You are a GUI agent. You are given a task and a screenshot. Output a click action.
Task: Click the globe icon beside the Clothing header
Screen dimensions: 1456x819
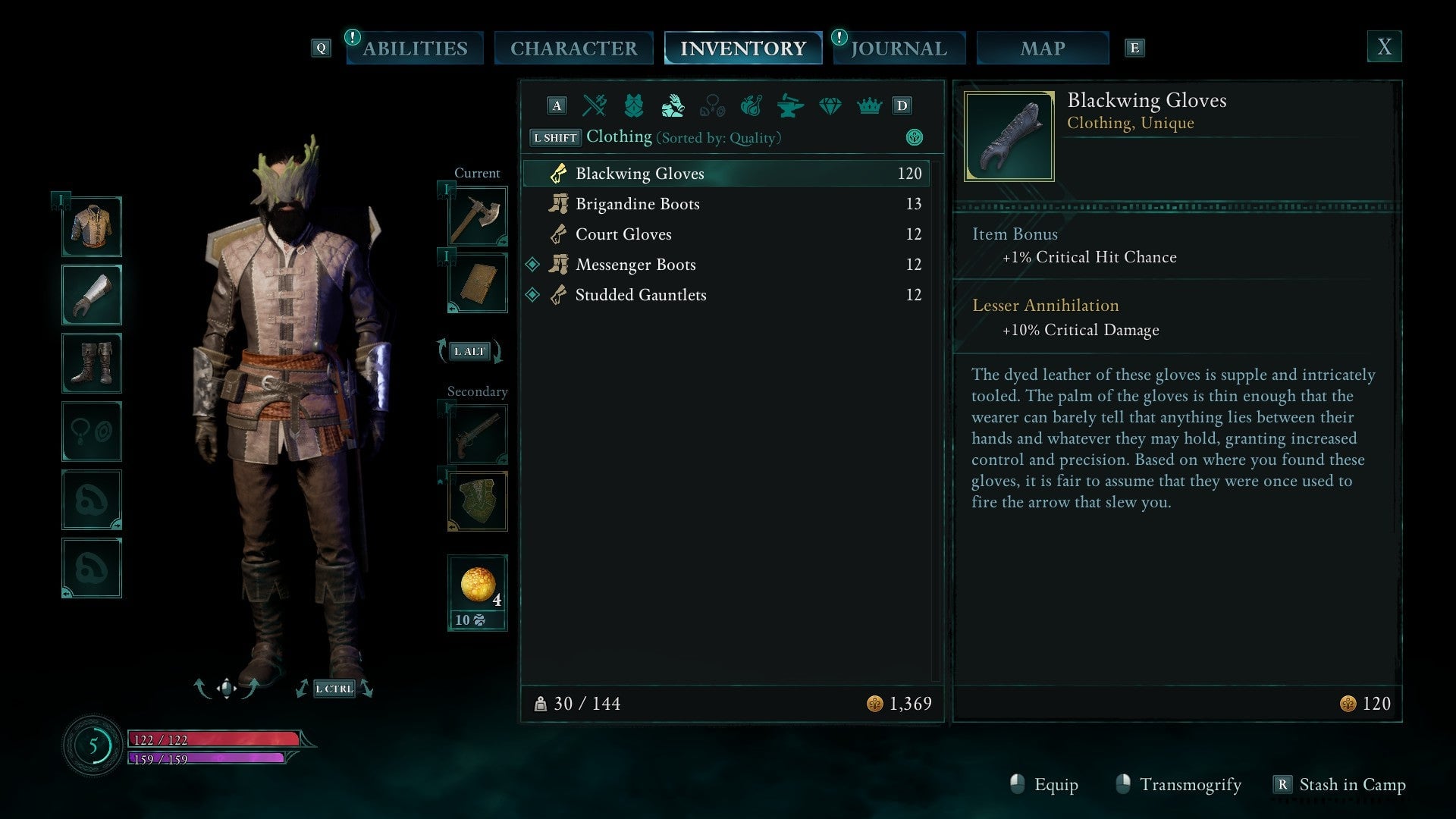(915, 138)
